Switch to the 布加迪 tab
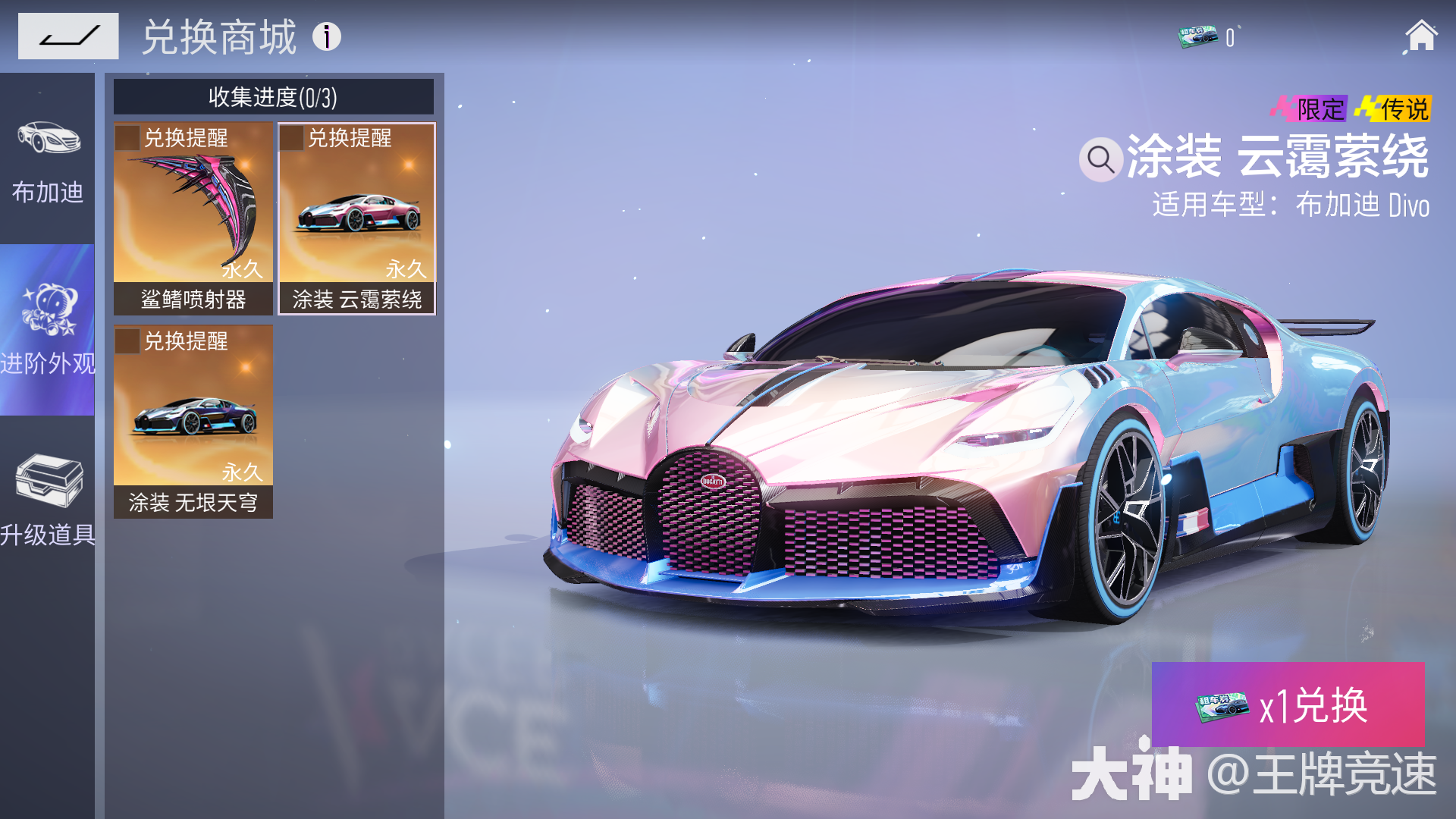 click(48, 161)
